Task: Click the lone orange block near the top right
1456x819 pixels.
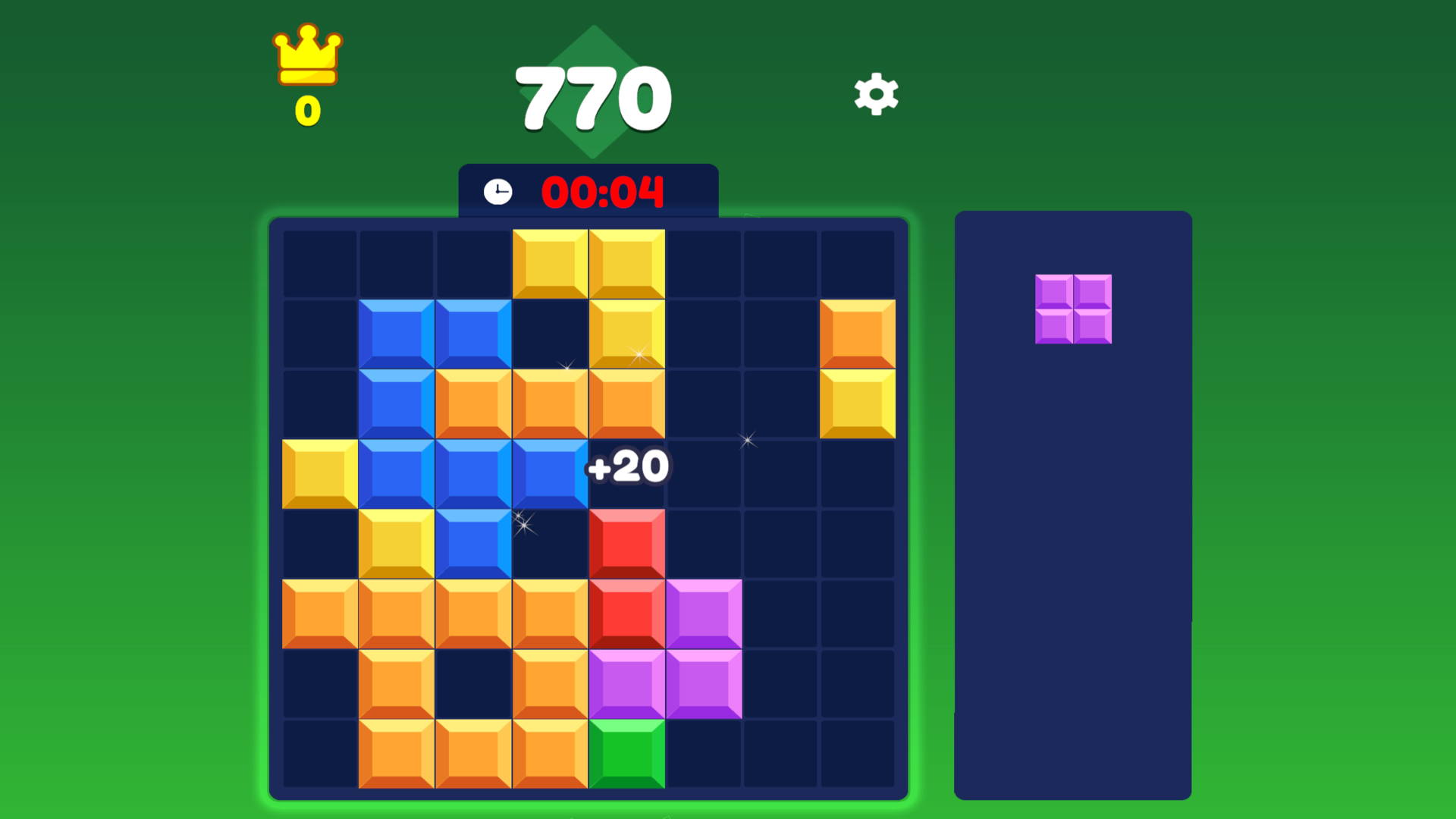Action: pos(858,334)
